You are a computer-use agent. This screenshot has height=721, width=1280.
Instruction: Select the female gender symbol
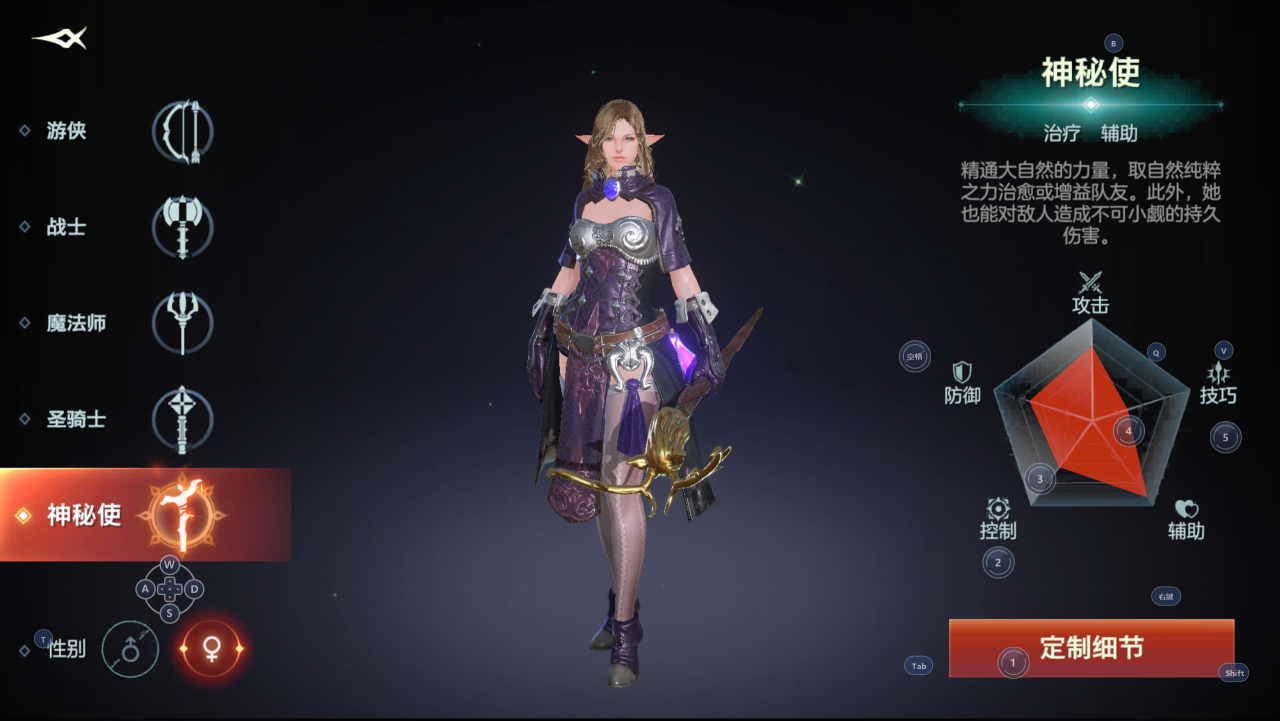[212, 649]
